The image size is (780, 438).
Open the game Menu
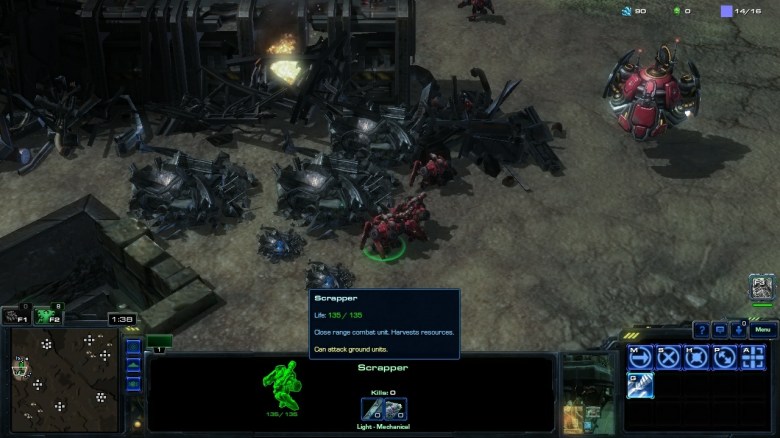pos(762,330)
